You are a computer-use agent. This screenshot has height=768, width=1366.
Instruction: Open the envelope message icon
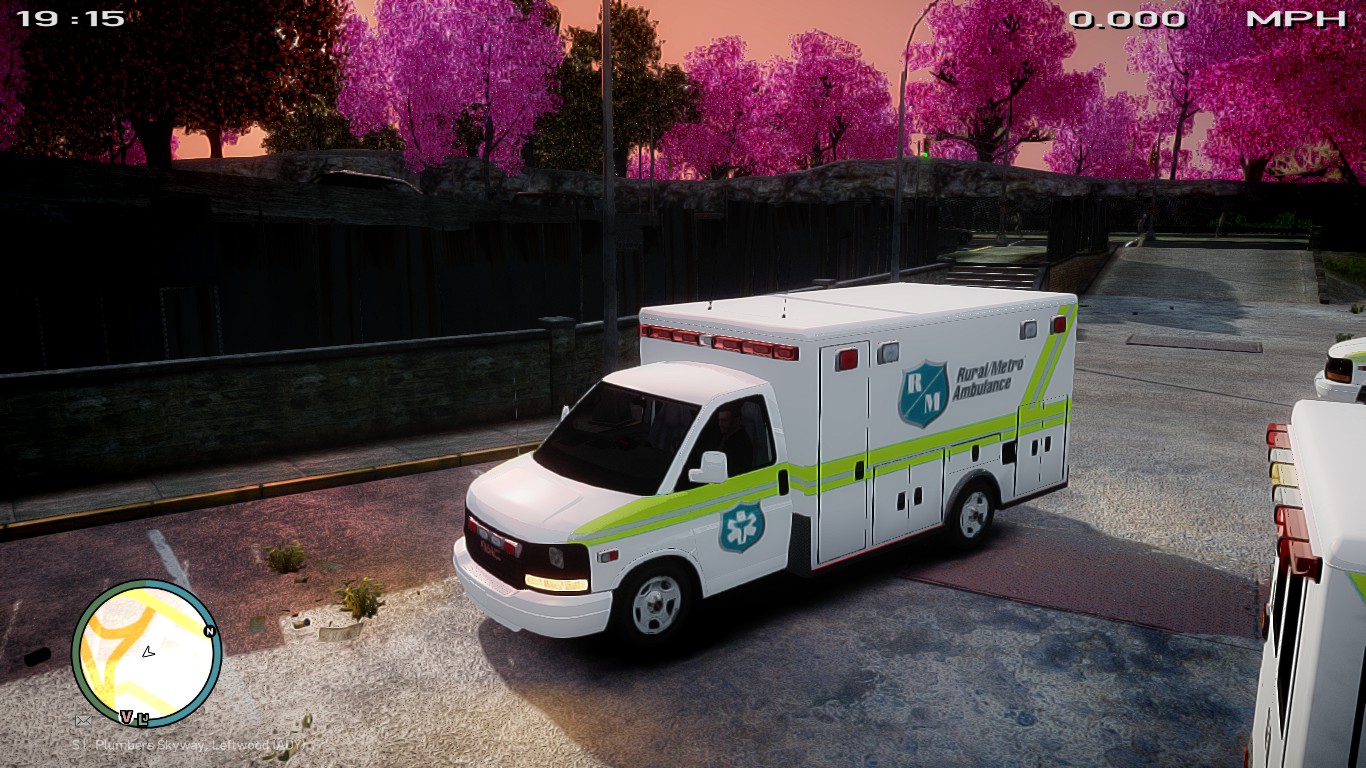point(84,720)
